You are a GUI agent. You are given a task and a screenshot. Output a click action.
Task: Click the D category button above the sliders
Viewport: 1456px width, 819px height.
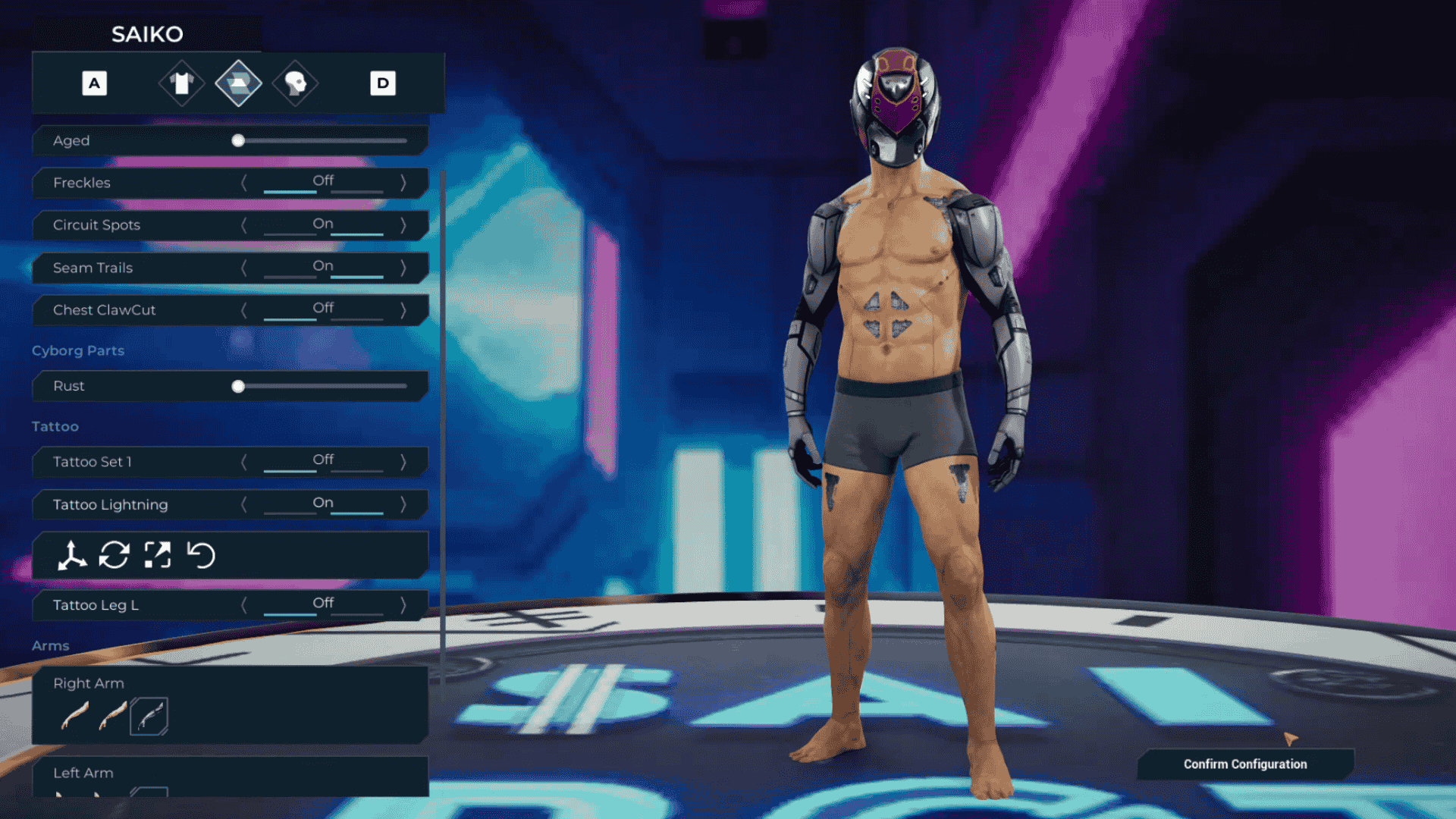[x=383, y=83]
